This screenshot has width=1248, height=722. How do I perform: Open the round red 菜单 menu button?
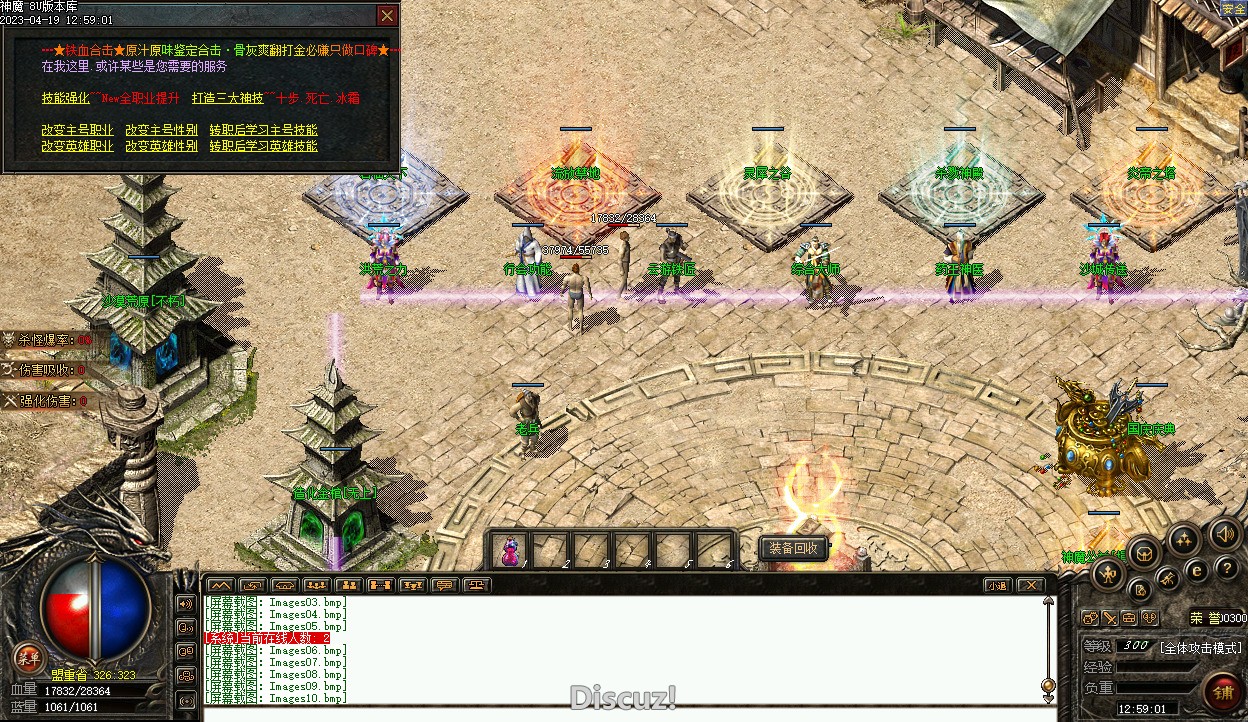click(x=29, y=657)
